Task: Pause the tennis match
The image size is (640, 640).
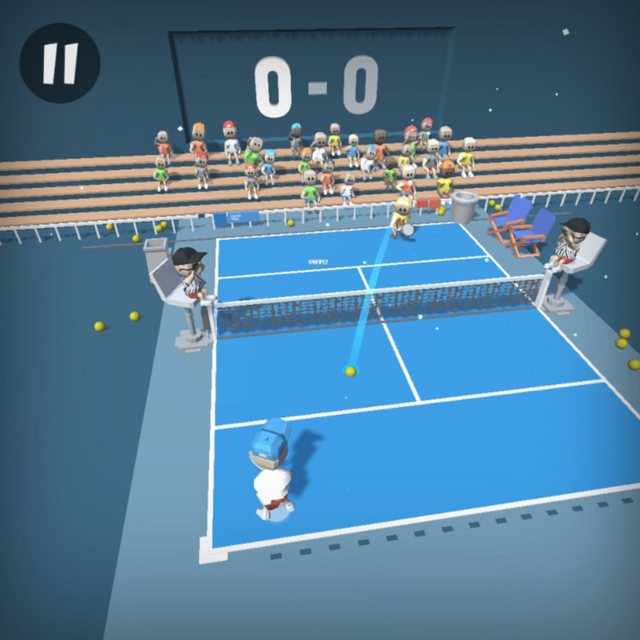Action: [x=59, y=63]
